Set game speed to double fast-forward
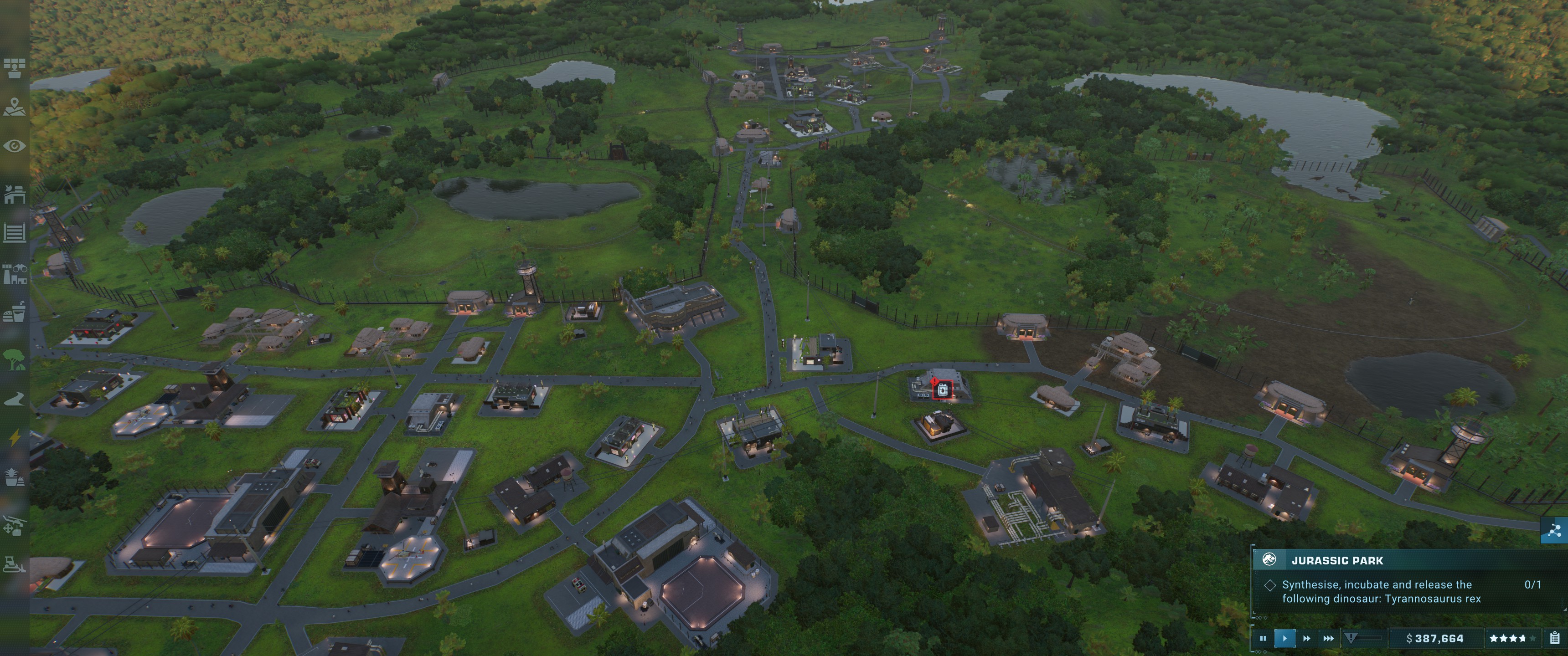This screenshot has height=656, width=1568. [x=1306, y=638]
